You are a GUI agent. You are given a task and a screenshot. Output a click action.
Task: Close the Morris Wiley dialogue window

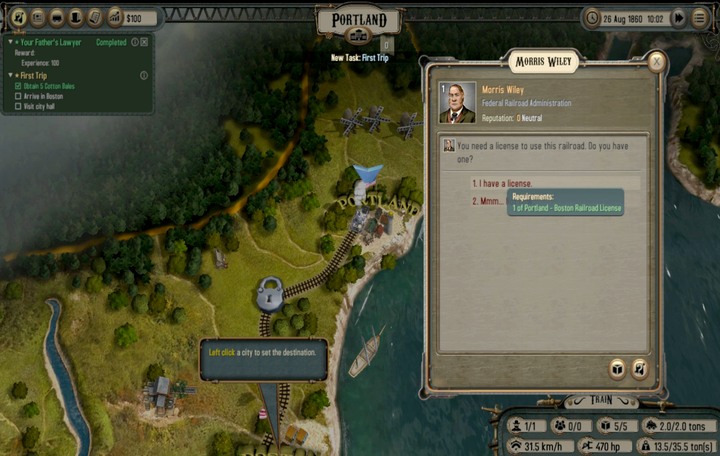point(656,62)
